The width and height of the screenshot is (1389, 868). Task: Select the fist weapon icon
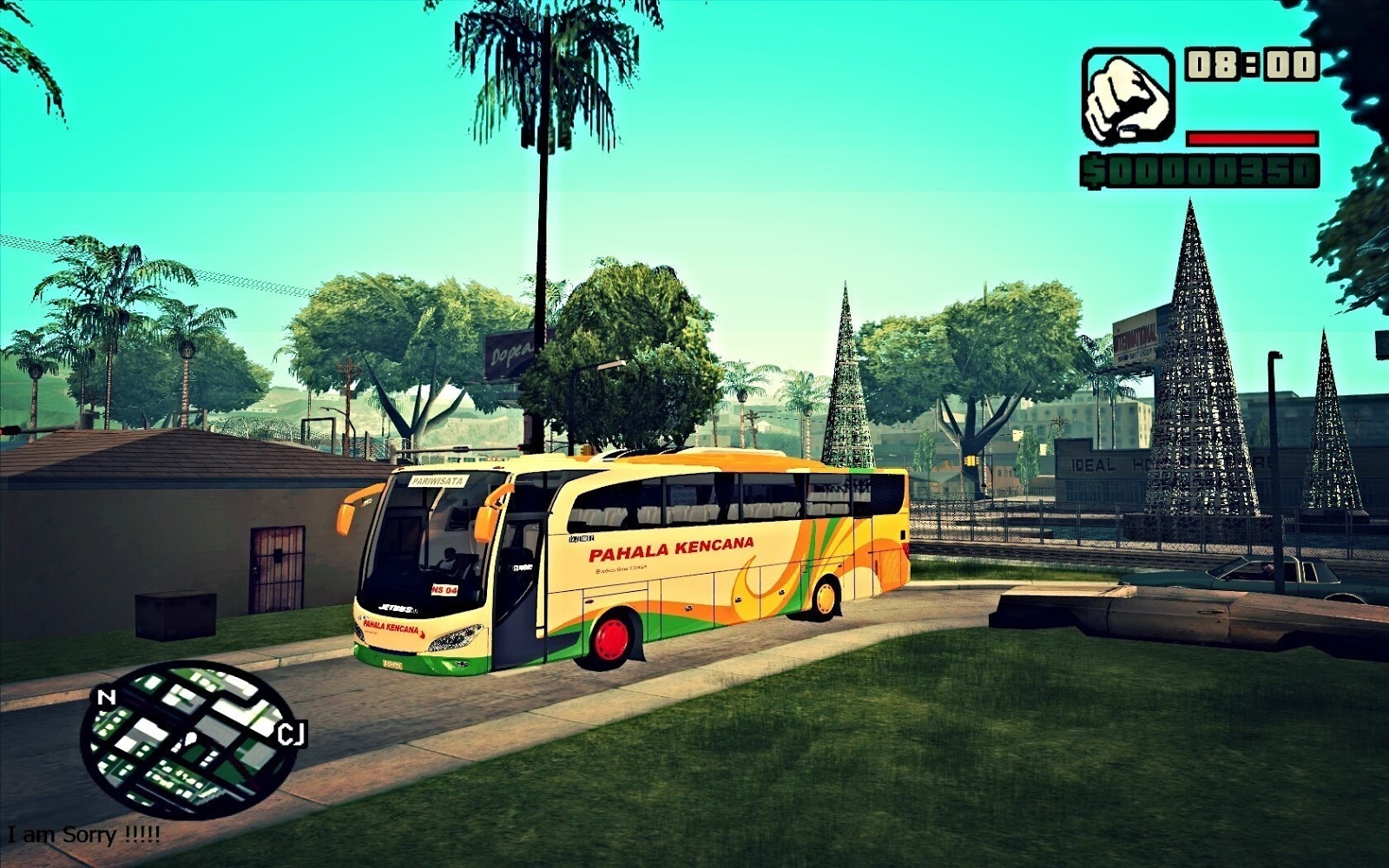coord(1128,94)
